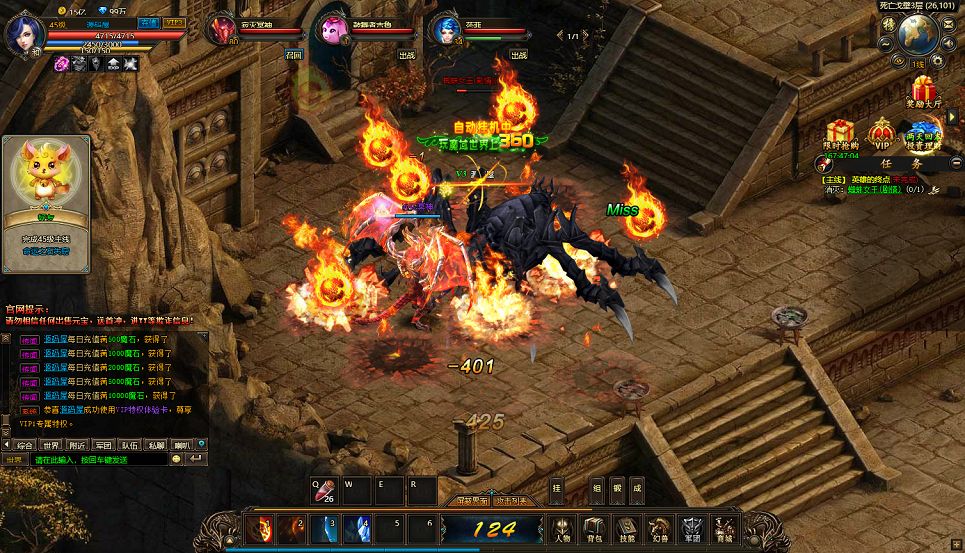This screenshot has height=553, width=965.
Task: Open the chat emoji picker
Action: pos(176,460)
